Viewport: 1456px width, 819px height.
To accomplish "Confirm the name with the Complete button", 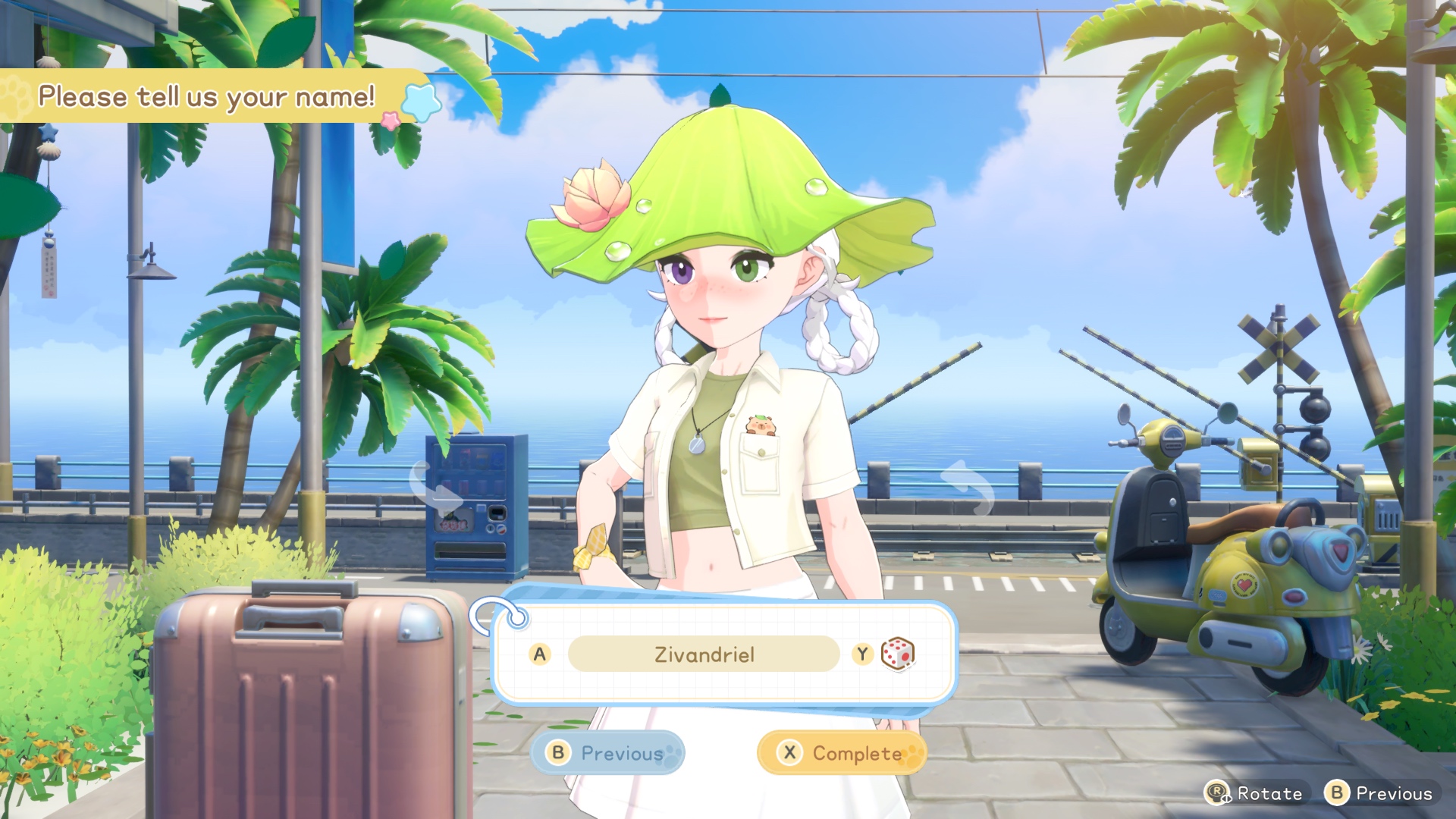I will [x=842, y=753].
